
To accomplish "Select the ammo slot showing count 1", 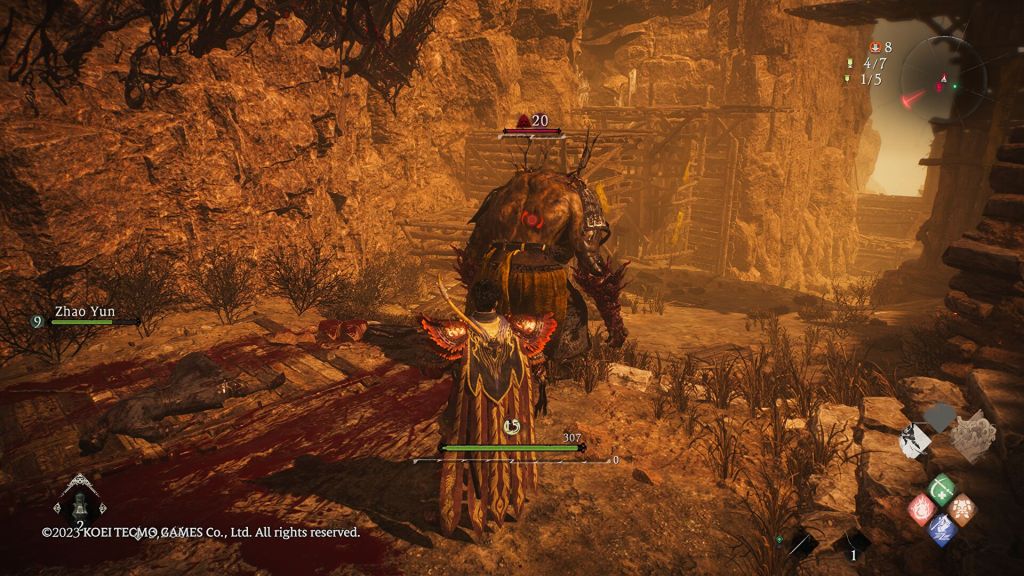I will tap(852, 544).
